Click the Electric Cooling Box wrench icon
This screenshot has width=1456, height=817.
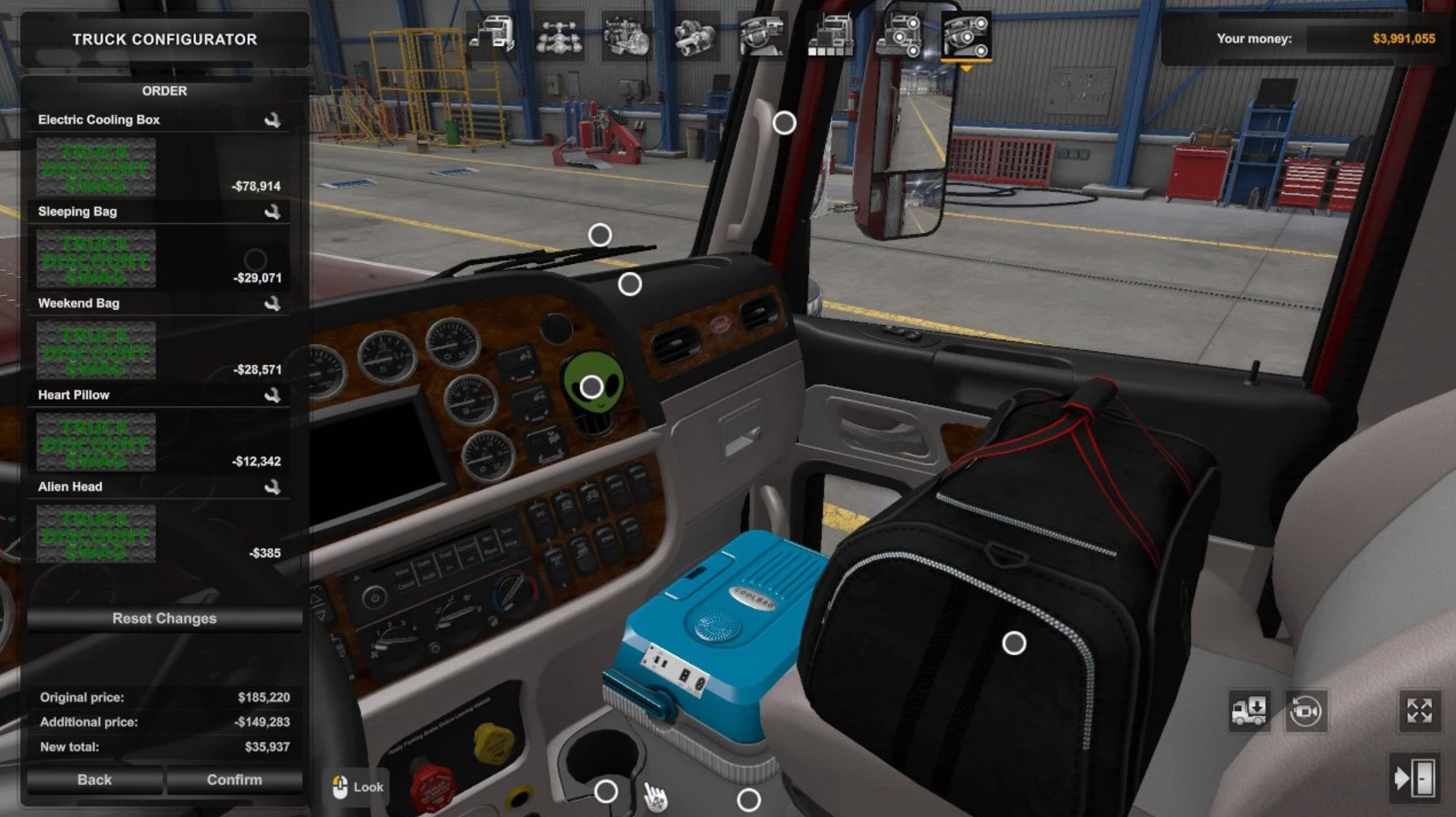pos(272,120)
